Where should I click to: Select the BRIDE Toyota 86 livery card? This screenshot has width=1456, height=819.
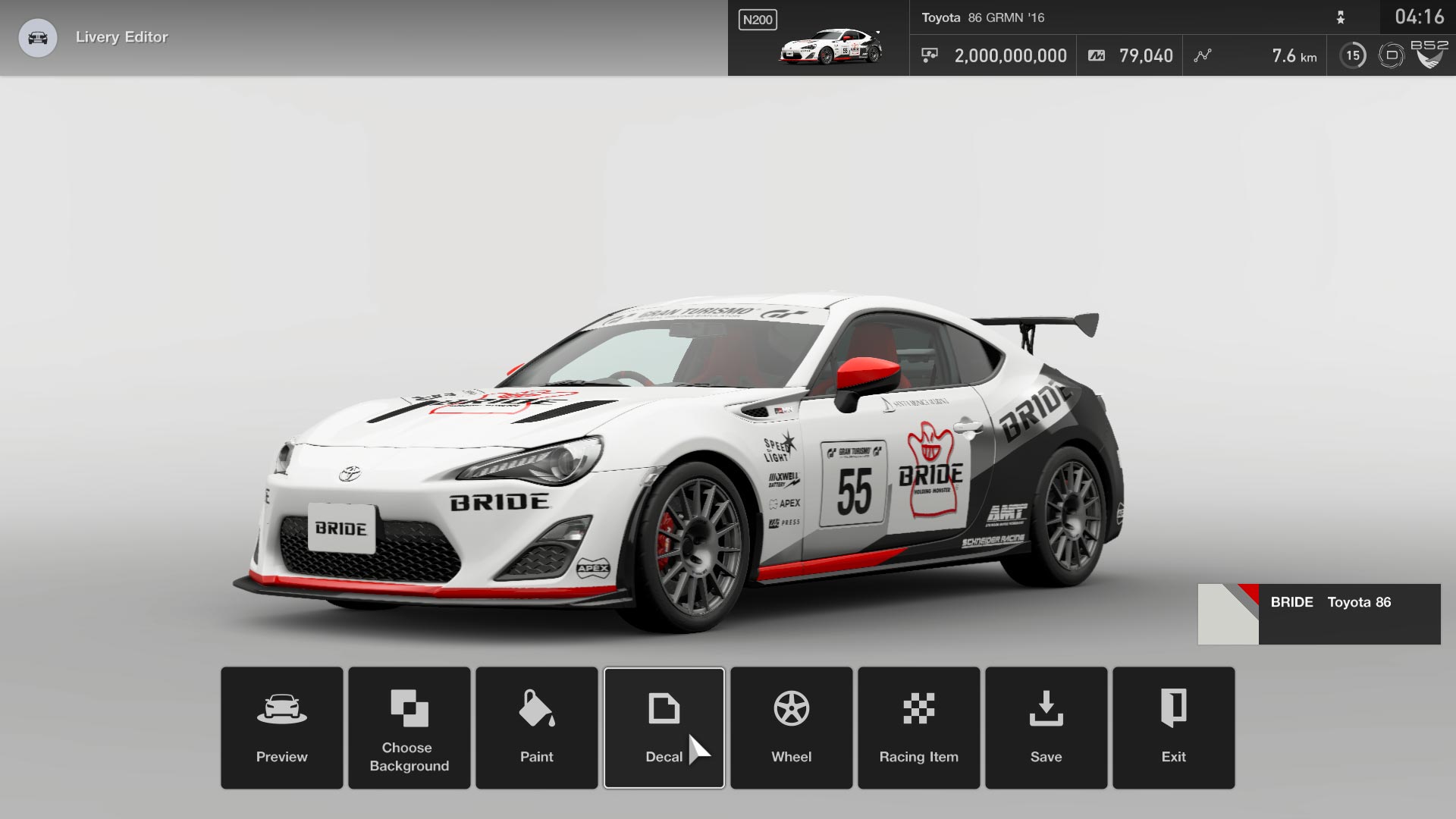point(1318,614)
